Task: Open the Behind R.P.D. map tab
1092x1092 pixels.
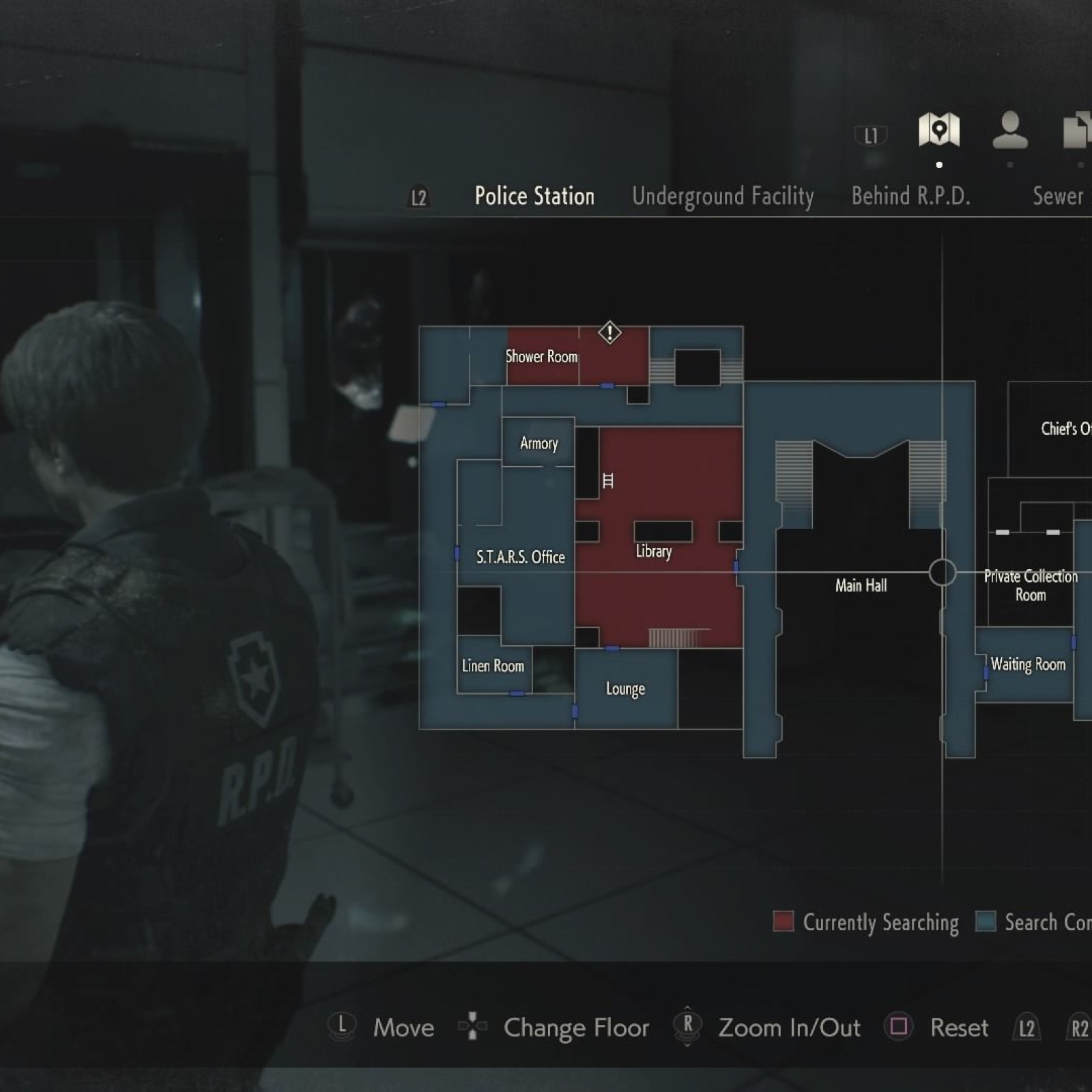Action: [911, 197]
